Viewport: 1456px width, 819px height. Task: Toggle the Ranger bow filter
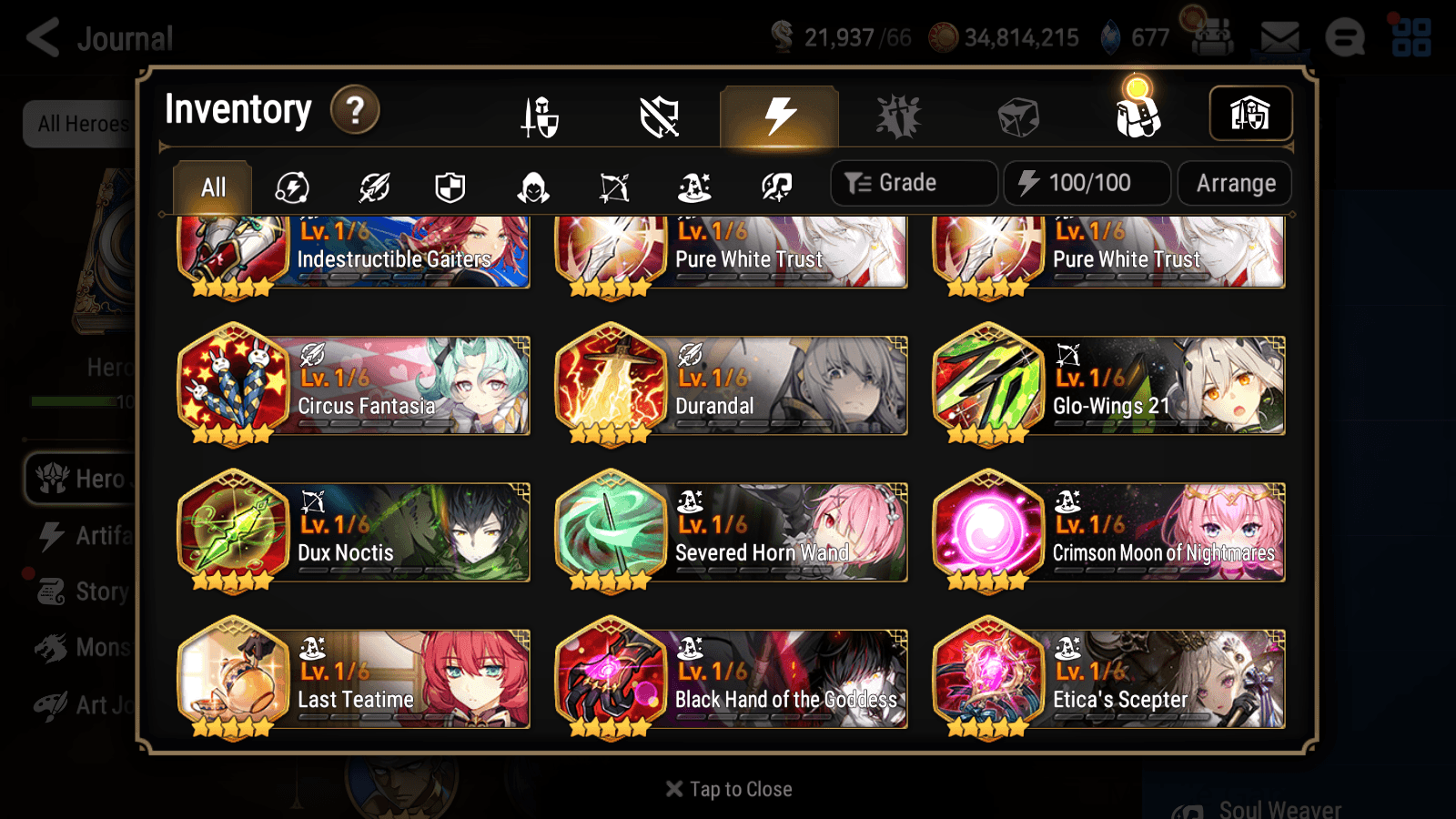point(612,187)
